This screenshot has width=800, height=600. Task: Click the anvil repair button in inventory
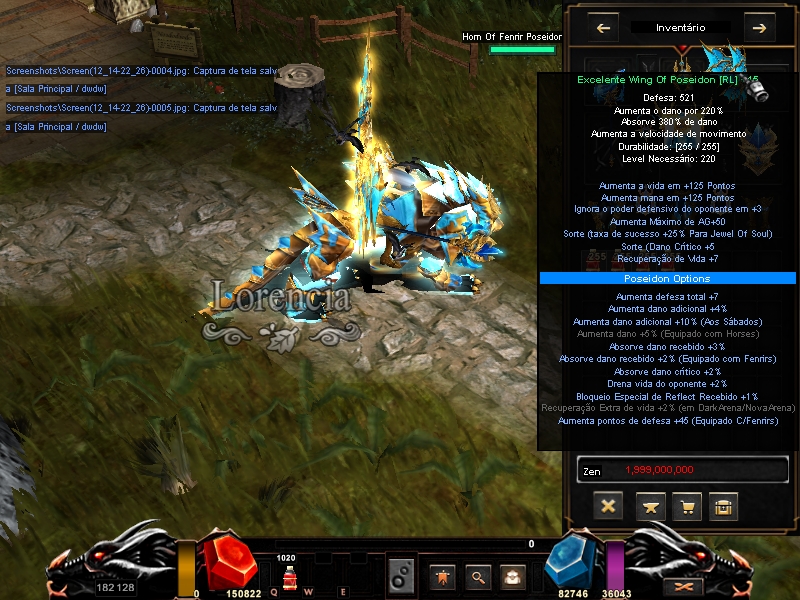649,506
